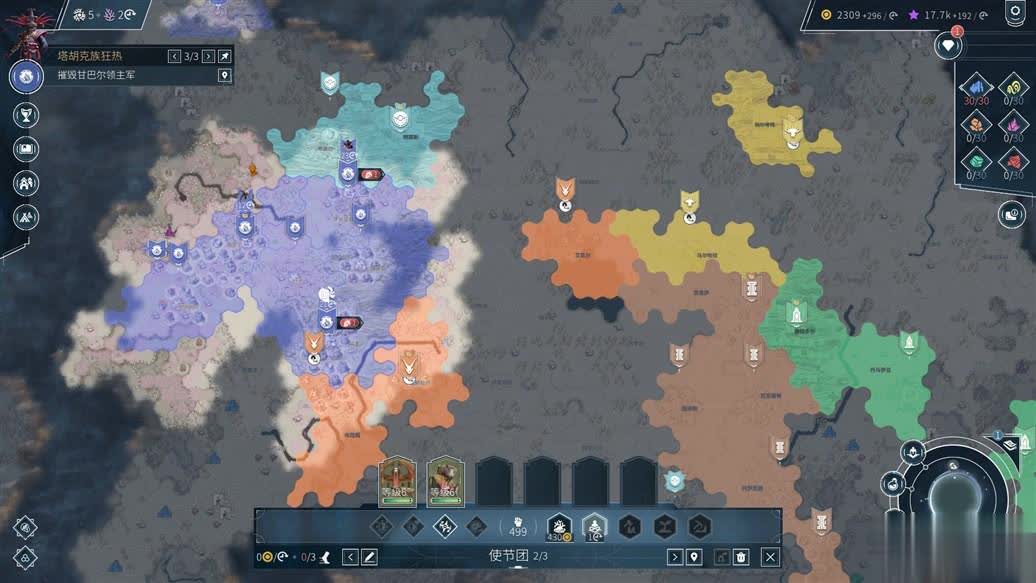Open the heart notification with red badge
Screen dimensions: 1036x583
coord(947,45)
